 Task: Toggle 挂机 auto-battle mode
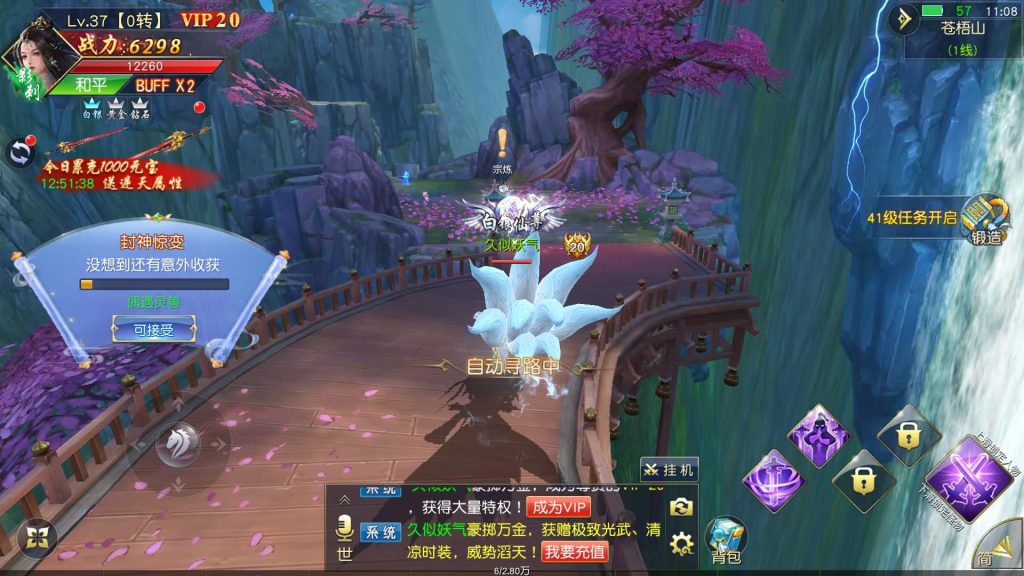click(669, 470)
